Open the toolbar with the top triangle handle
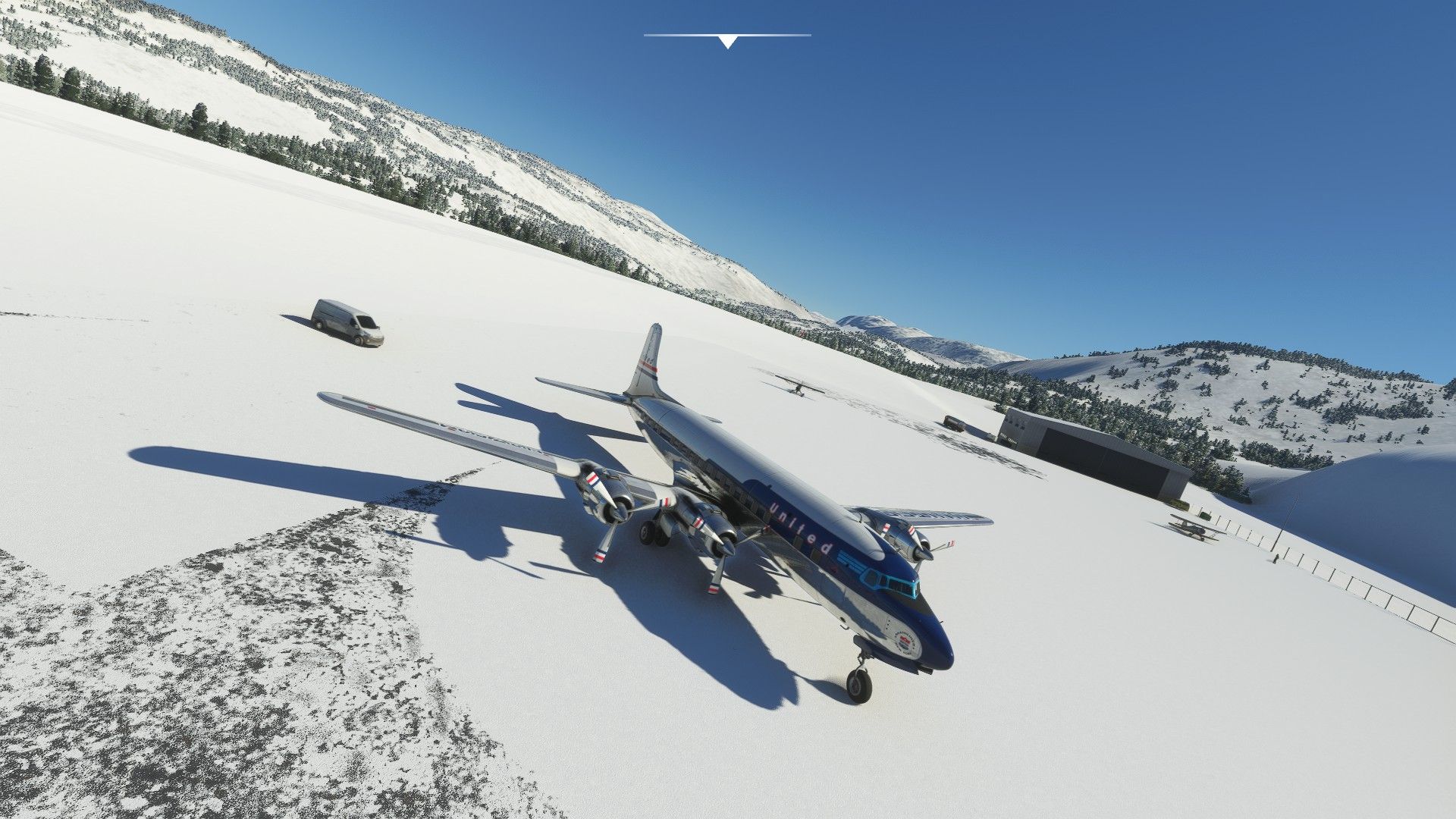The height and width of the screenshot is (819, 1456). (727, 42)
